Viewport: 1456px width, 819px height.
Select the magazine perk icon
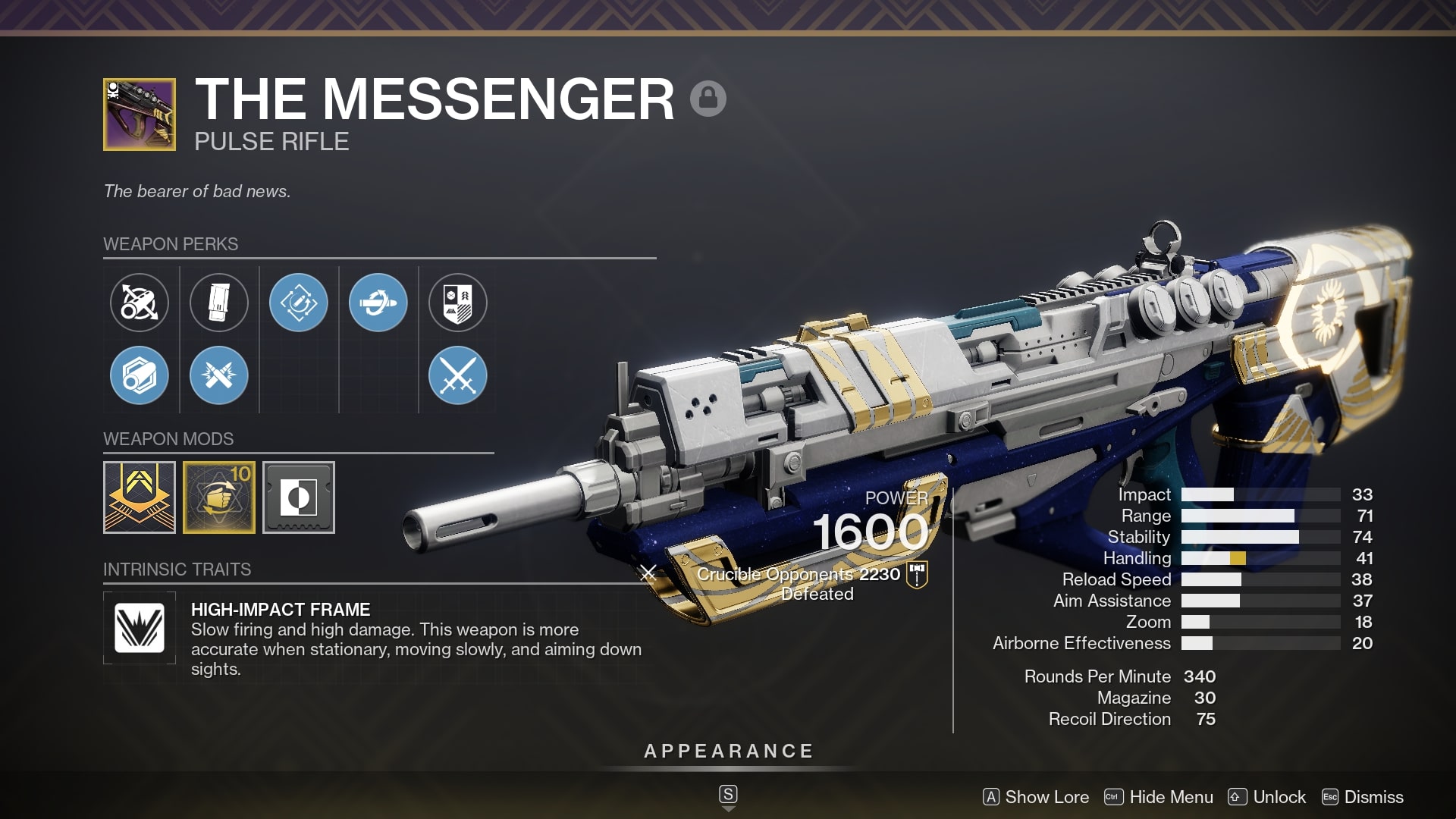pos(219,302)
